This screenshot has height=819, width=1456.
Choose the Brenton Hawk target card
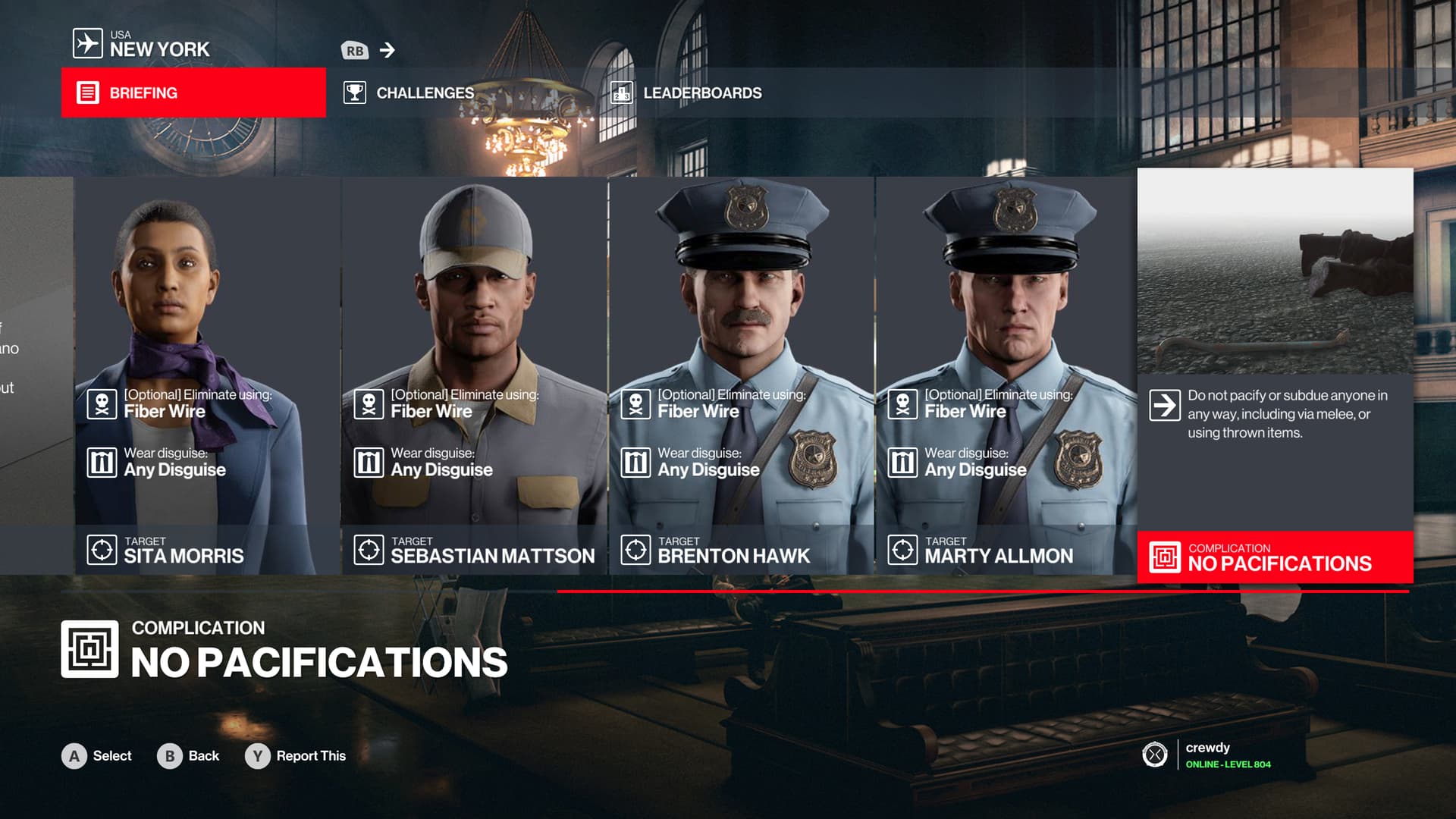(x=742, y=375)
